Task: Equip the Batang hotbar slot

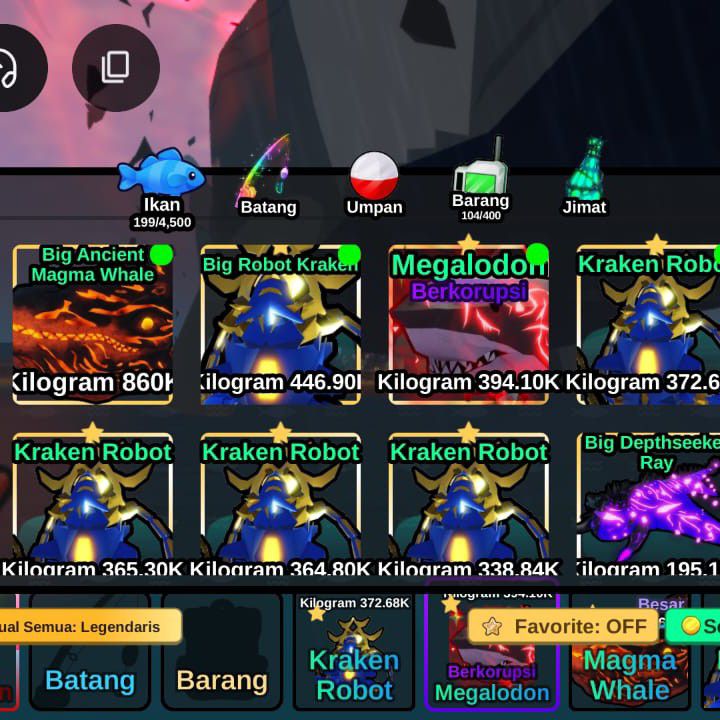Action: click(90, 665)
